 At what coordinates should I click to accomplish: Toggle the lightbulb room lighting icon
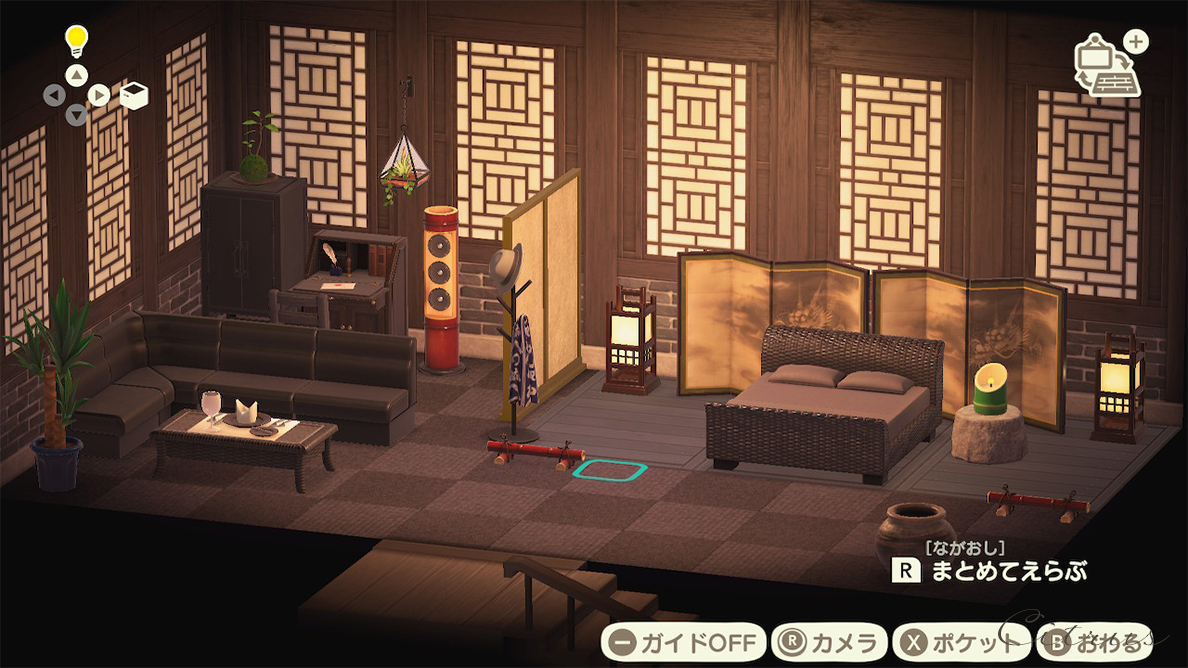[77, 41]
